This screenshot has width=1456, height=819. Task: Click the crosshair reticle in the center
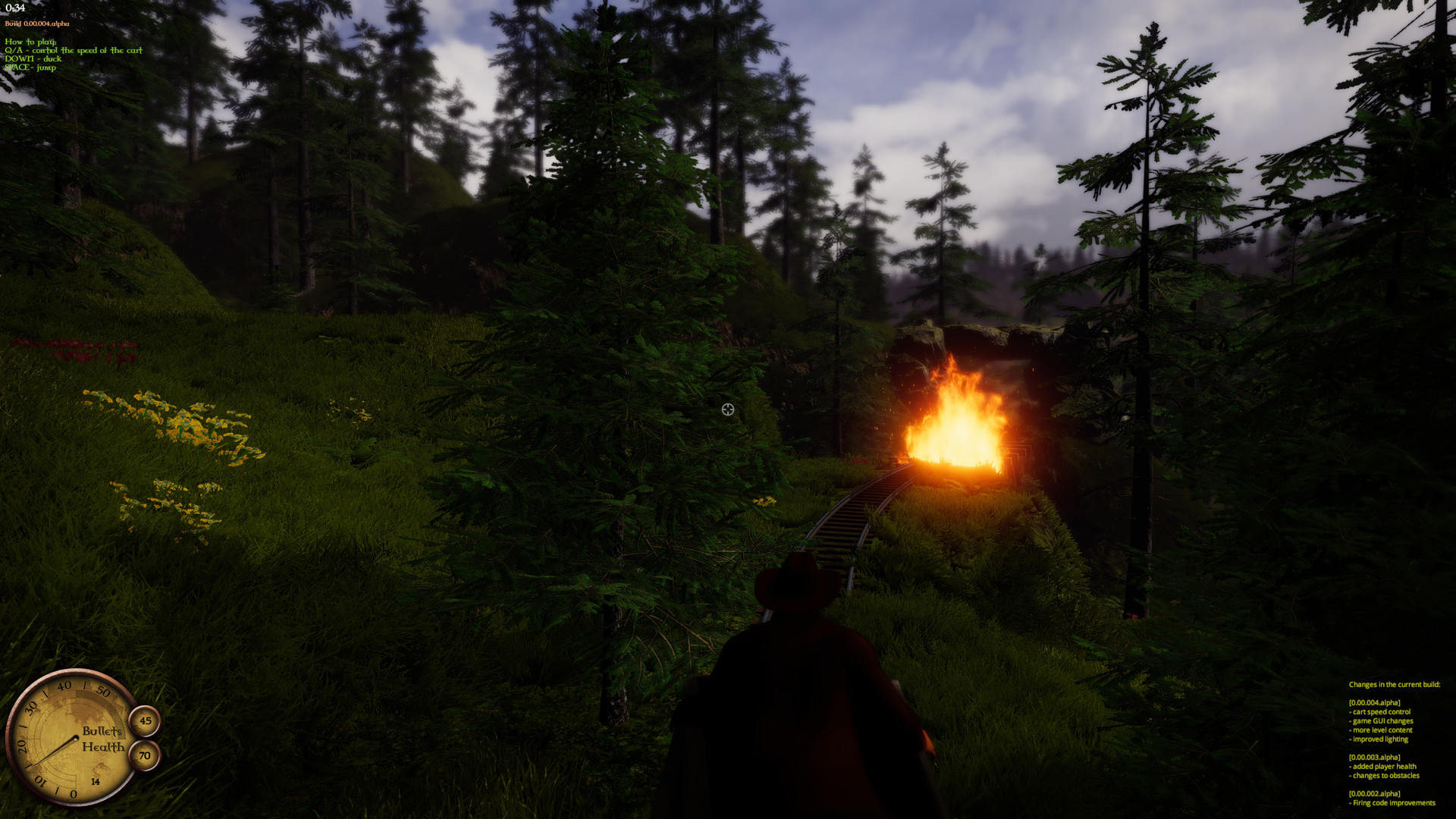click(x=728, y=409)
